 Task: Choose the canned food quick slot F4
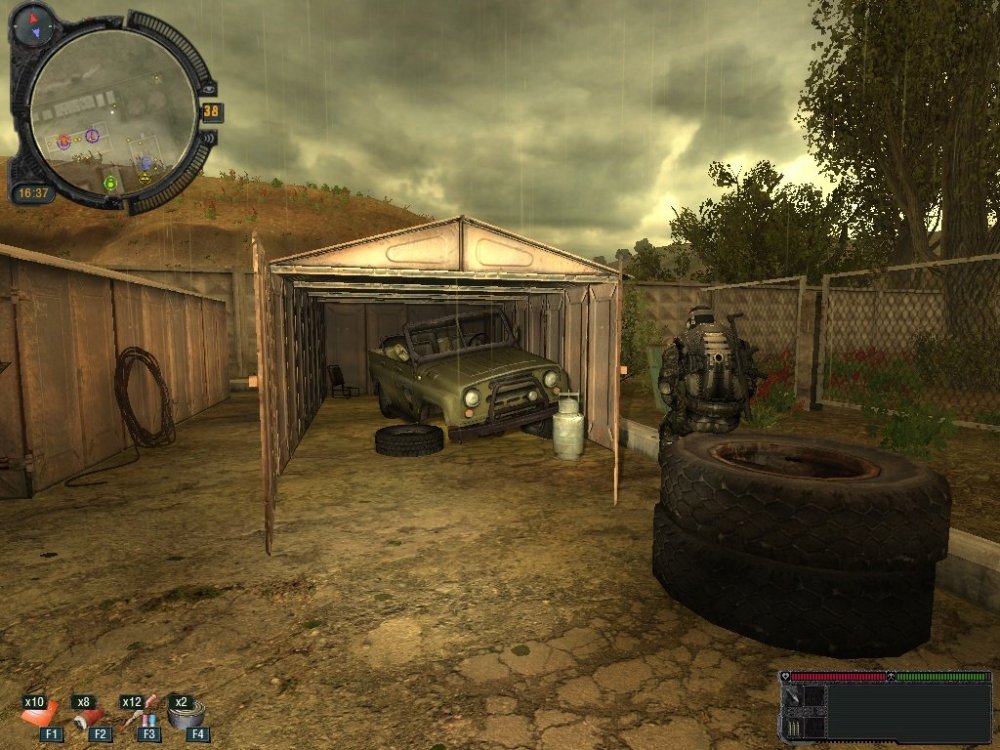(x=187, y=715)
